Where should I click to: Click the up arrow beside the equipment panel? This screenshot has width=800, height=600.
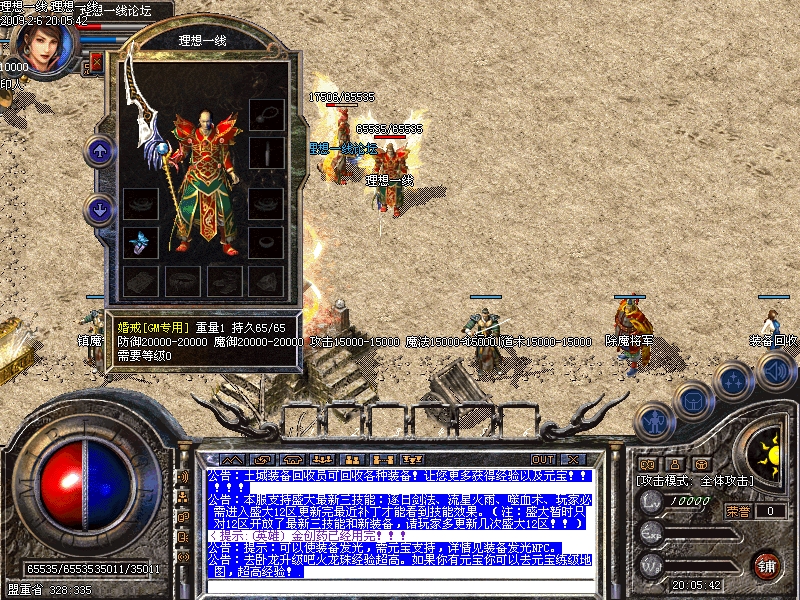pyautogui.click(x=99, y=152)
